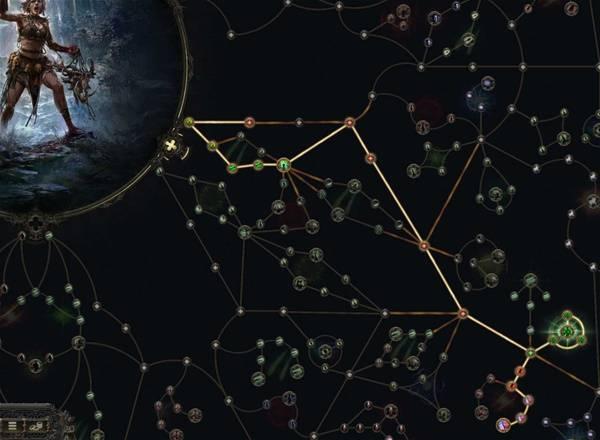Screen dimensions: 600x440
Task: Select the four-way cross socket node on portrait ring
Action: click(171, 149)
